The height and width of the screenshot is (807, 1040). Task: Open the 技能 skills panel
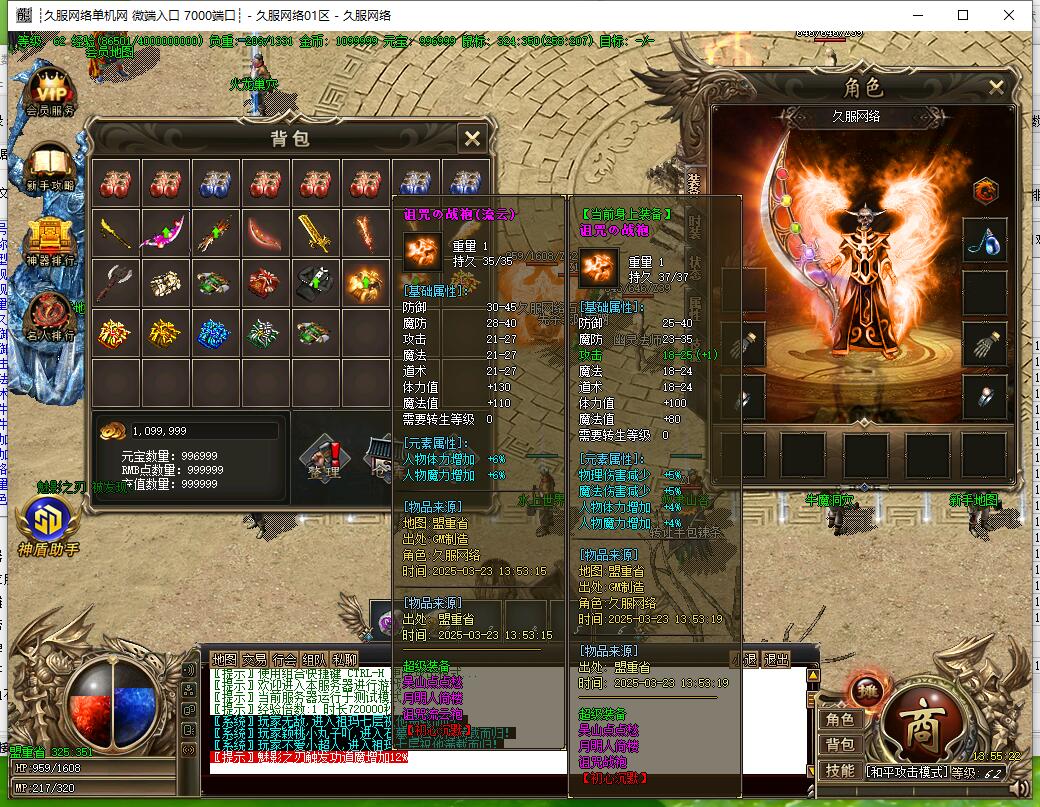click(839, 771)
